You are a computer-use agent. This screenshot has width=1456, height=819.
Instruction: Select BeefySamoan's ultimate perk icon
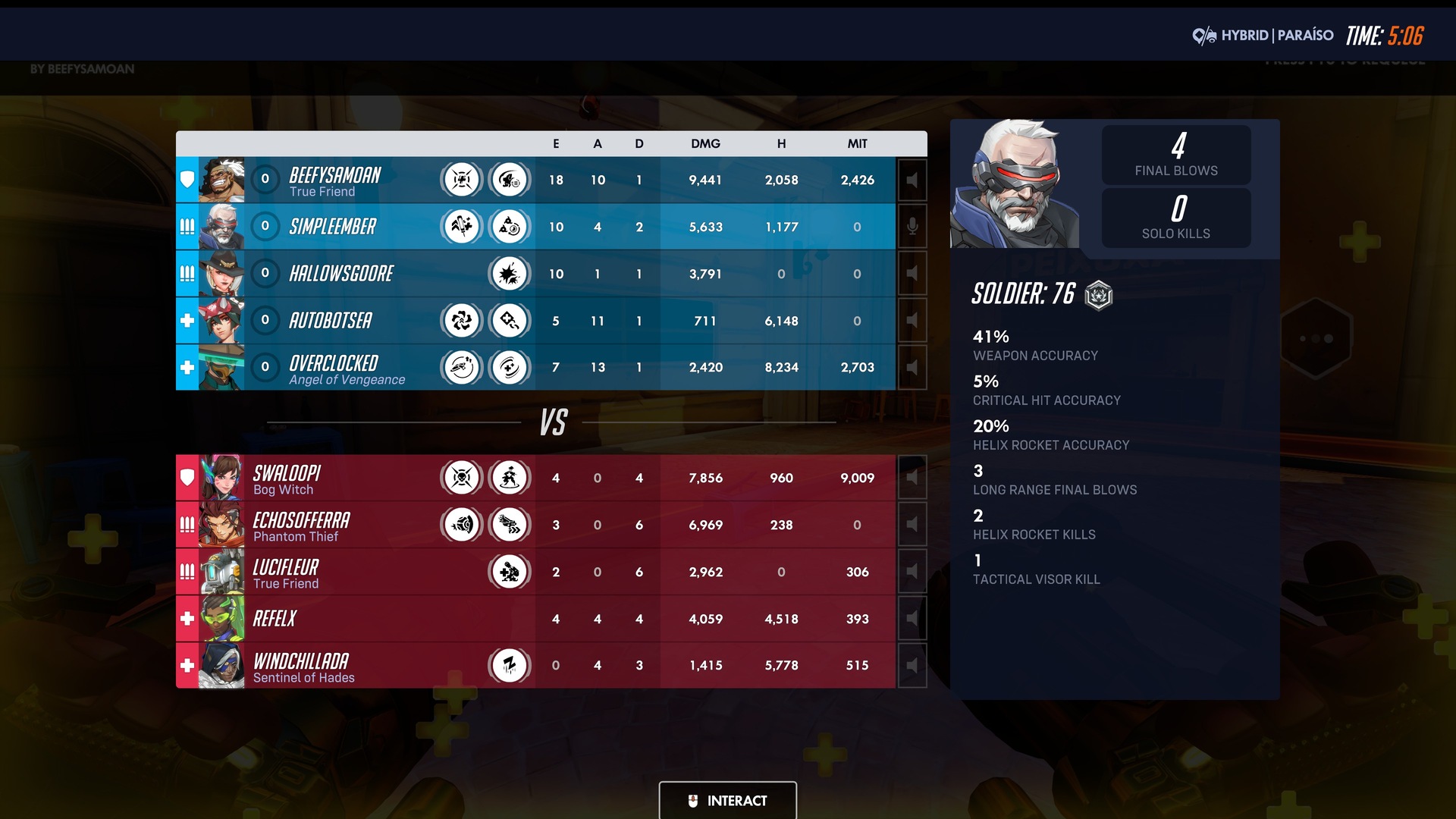pos(461,180)
